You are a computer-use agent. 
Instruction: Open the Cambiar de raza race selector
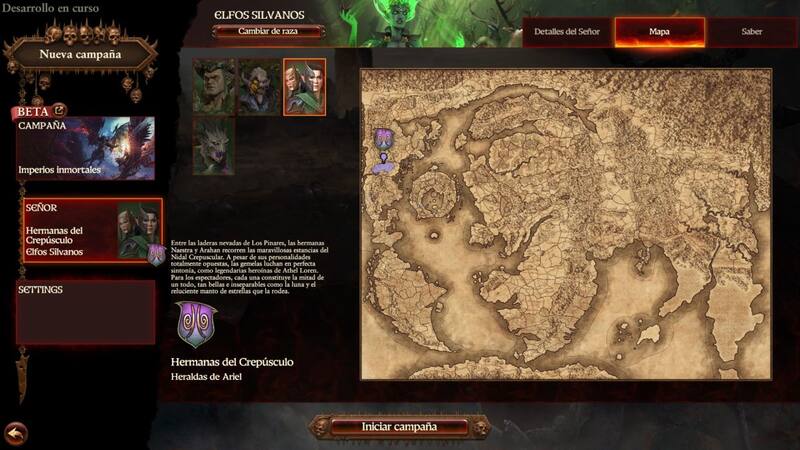pos(268,31)
